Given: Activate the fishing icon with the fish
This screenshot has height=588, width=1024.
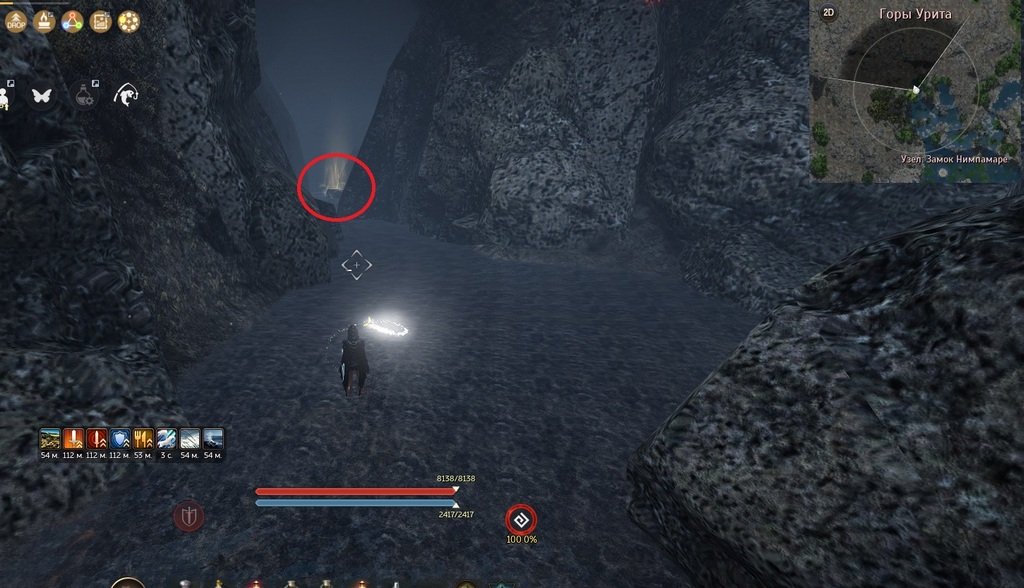Looking at the screenshot, I should [x=126, y=95].
